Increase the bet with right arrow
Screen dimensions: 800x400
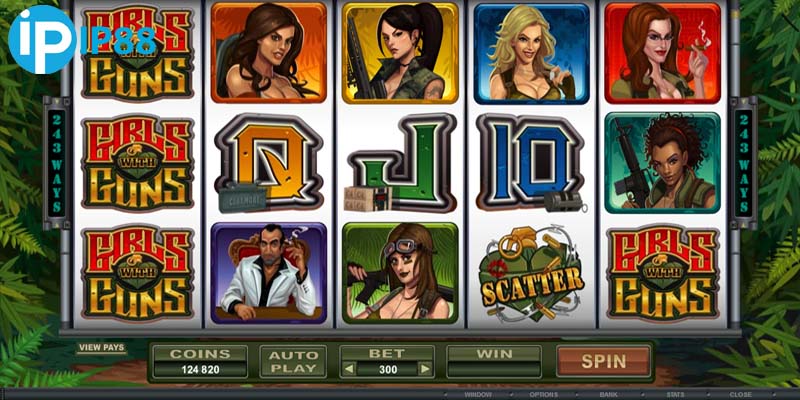(425, 369)
